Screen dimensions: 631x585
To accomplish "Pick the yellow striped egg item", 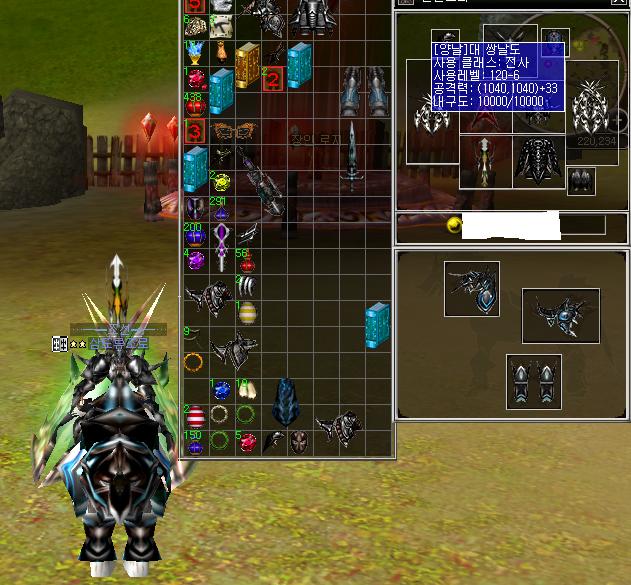I will [246, 313].
